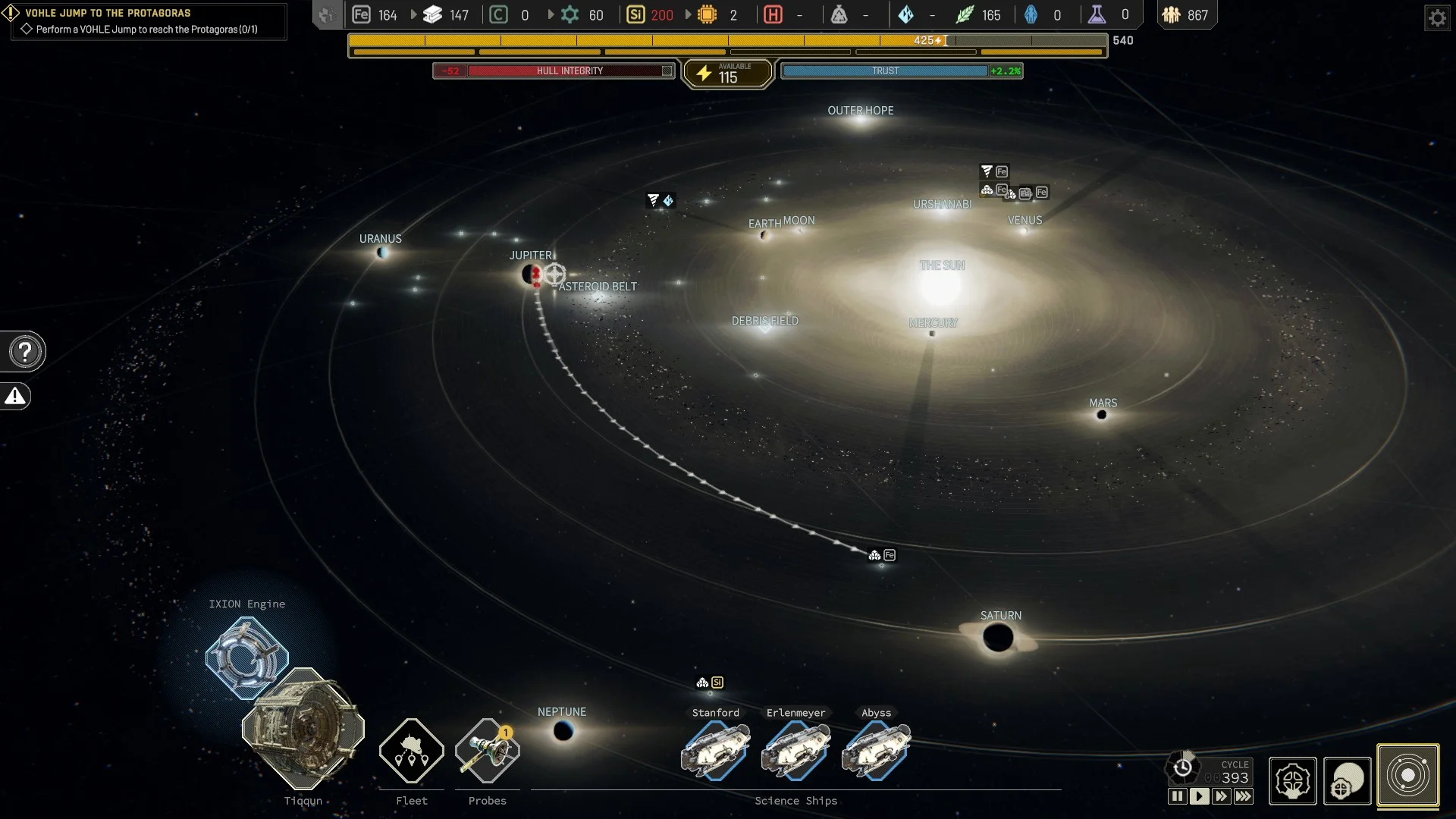Click the VOHLE Jump objective tracker
Viewport: 1456px width, 819px height.
click(x=144, y=21)
